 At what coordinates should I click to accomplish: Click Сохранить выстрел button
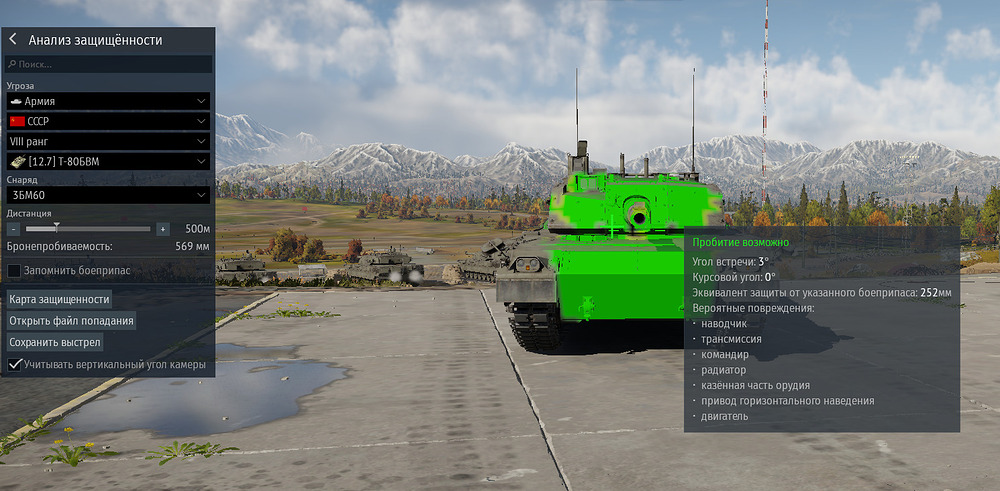click(55, 342)
